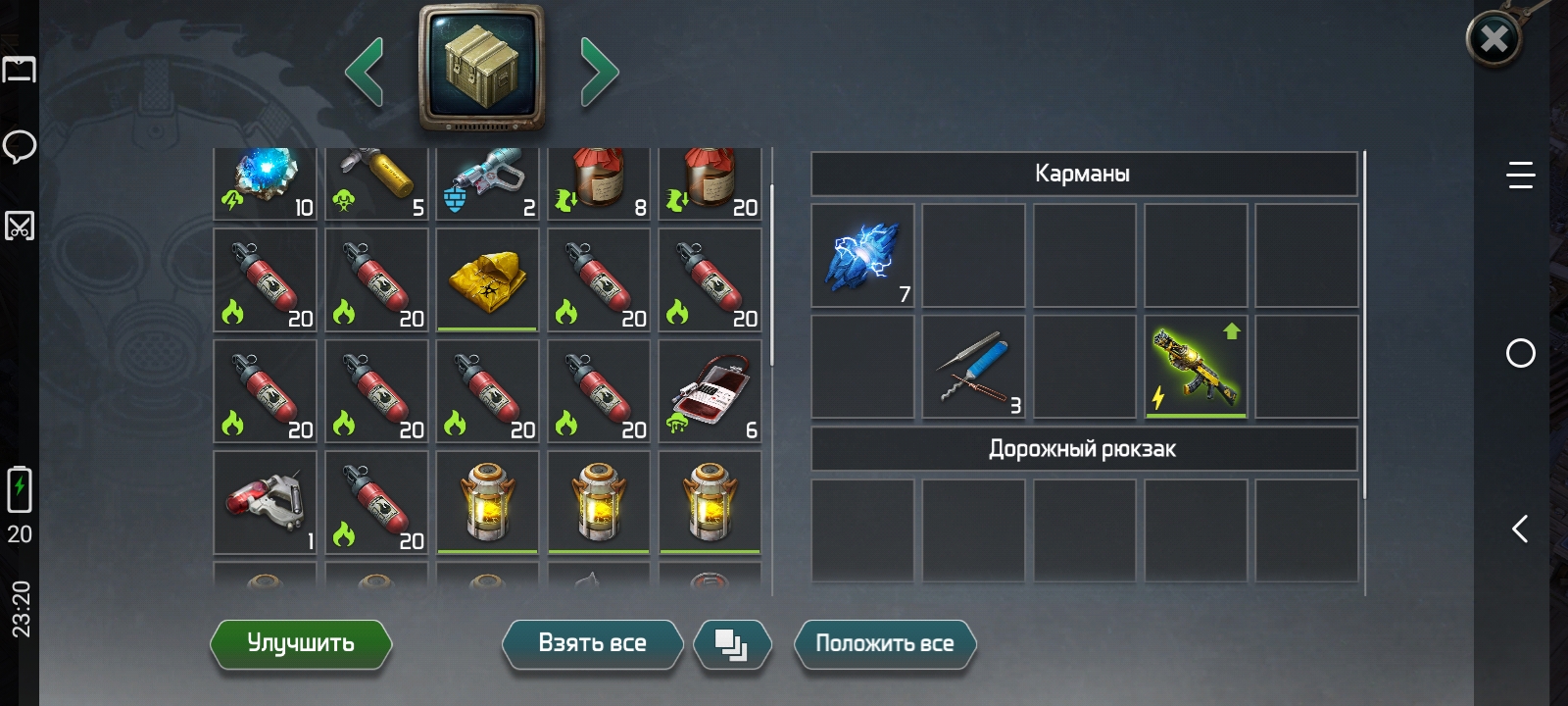Image resolution: width=1568 pixels, height=706 pixels.
Task: Select the jar stack of 8
Action: pos(599,183)
